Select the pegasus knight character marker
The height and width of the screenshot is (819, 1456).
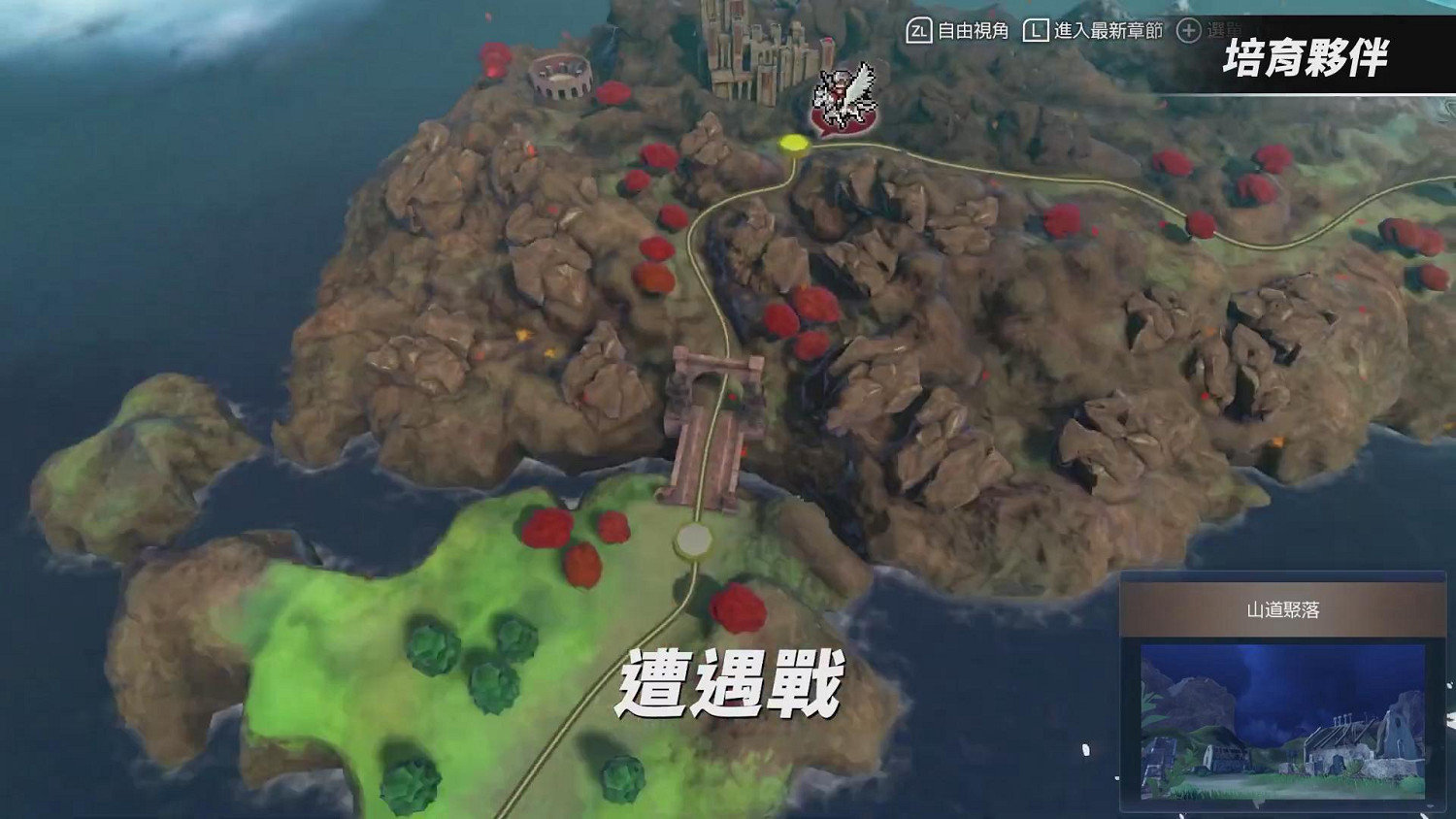[x=843, y=97]
